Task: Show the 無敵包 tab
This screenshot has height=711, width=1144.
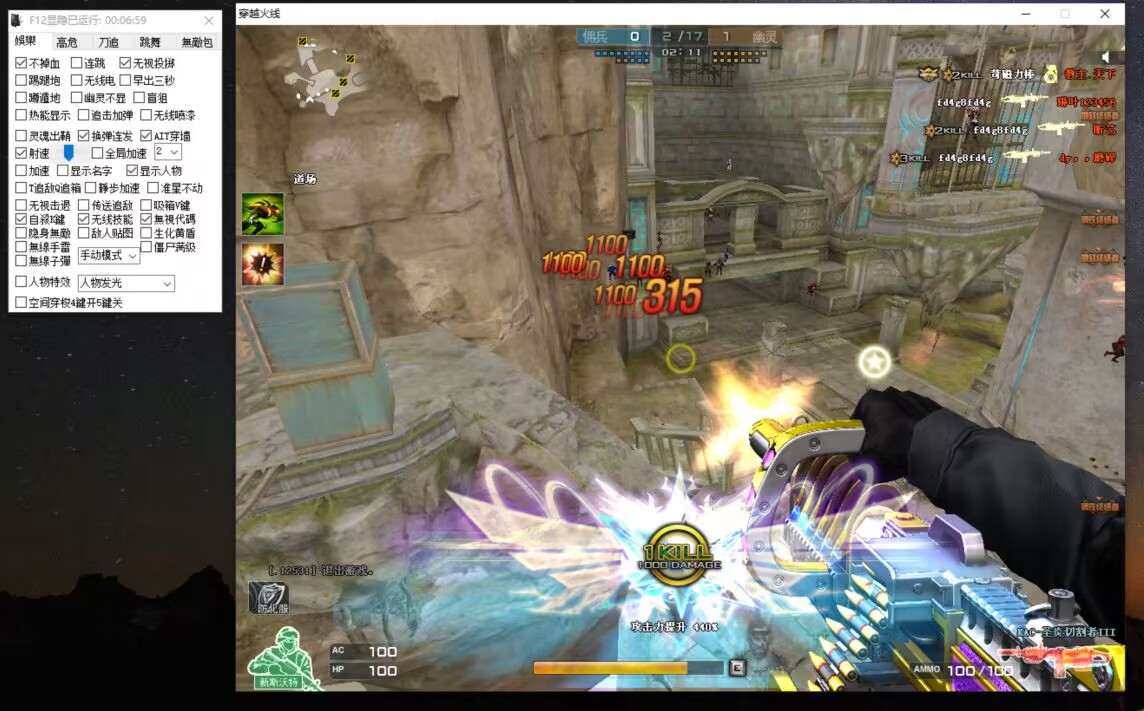Action: (x=196, y=42)
